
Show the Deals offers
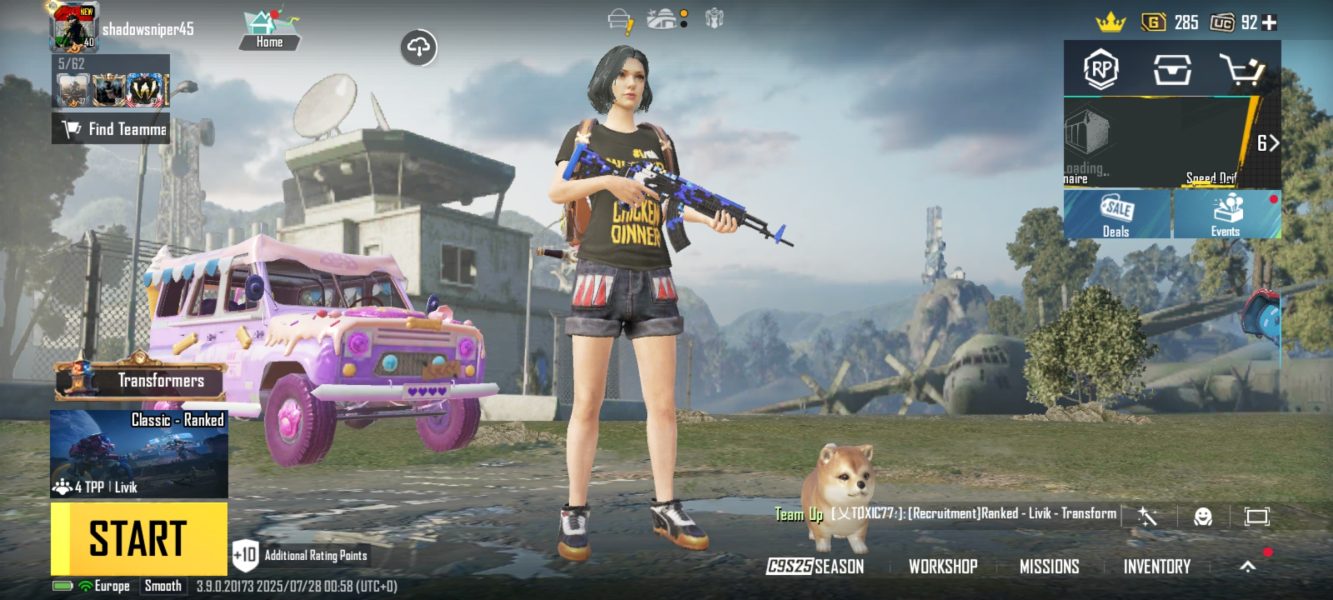1116,215
